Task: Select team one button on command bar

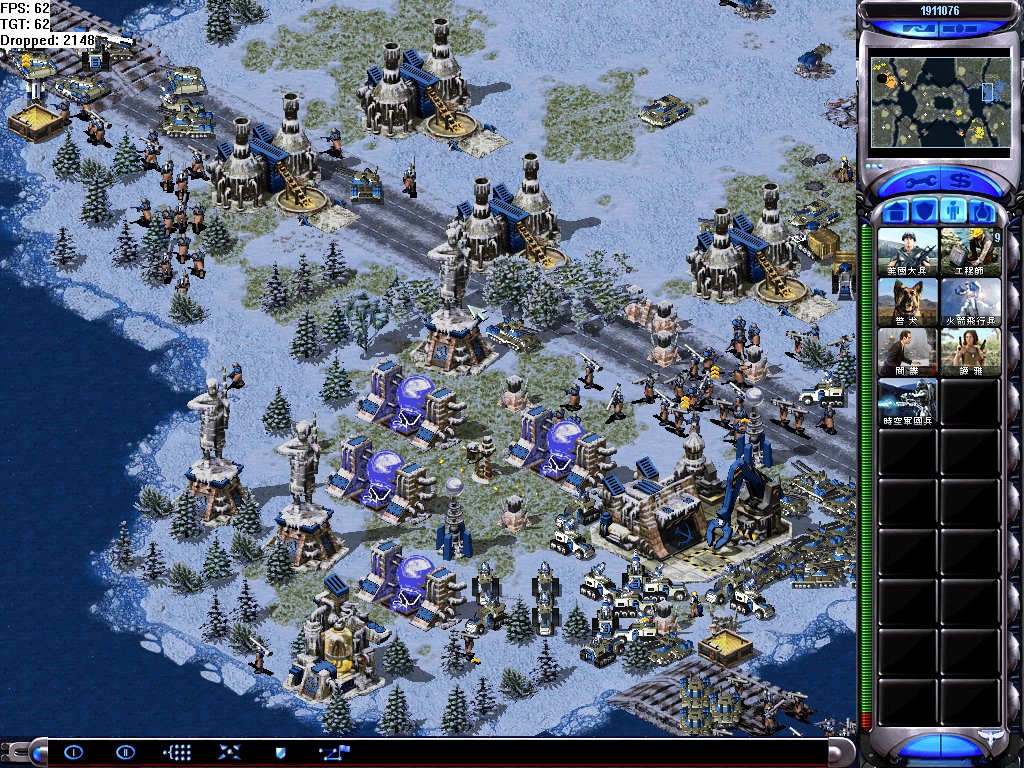Action: point(74,752)
